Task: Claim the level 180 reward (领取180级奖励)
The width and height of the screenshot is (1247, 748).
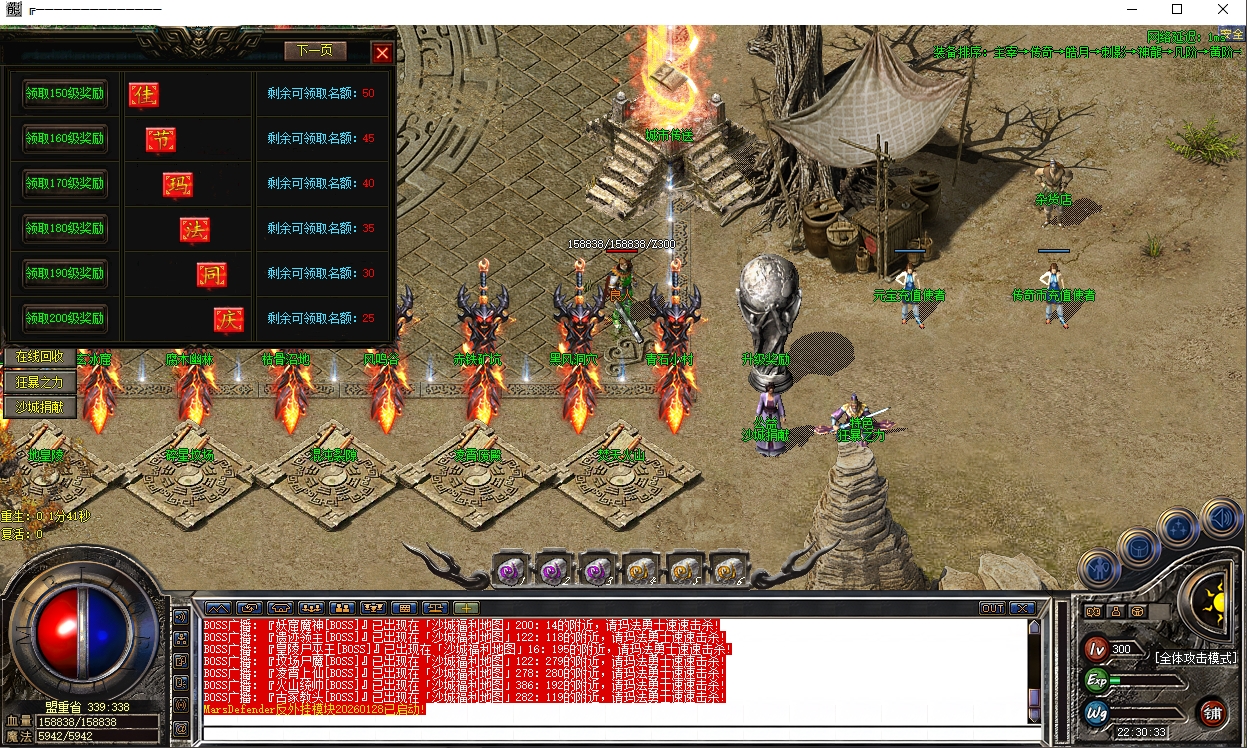Action: (65, 229)
